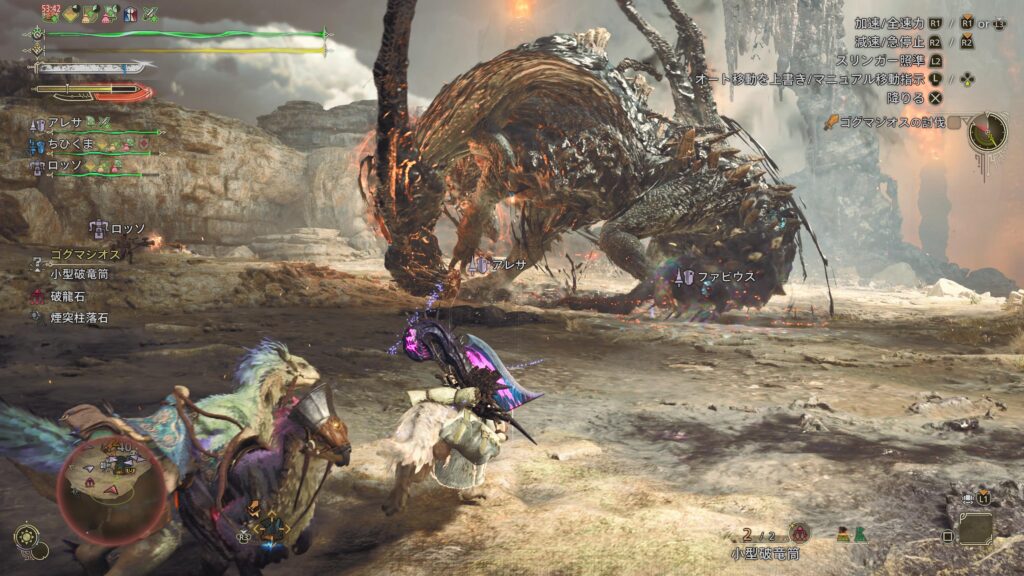Select party member ロッソ in the party list
Viewport: 1024px width, 576px height.
click(66, 167)
